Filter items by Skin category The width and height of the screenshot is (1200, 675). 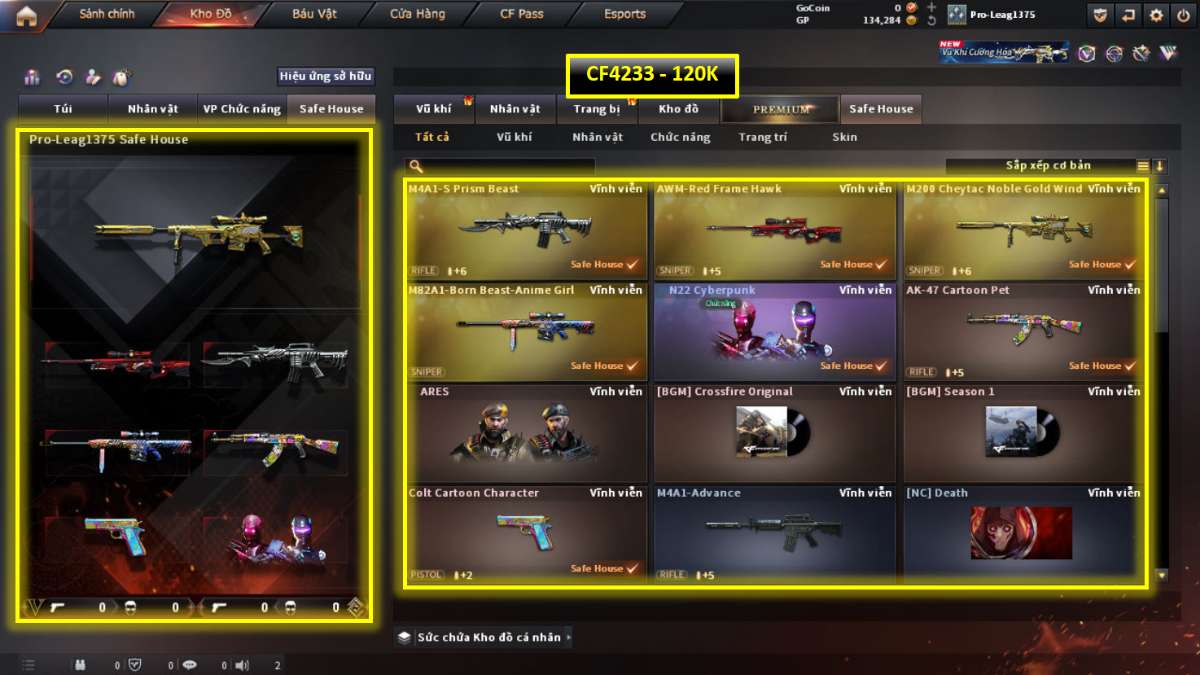pos(844,137)
